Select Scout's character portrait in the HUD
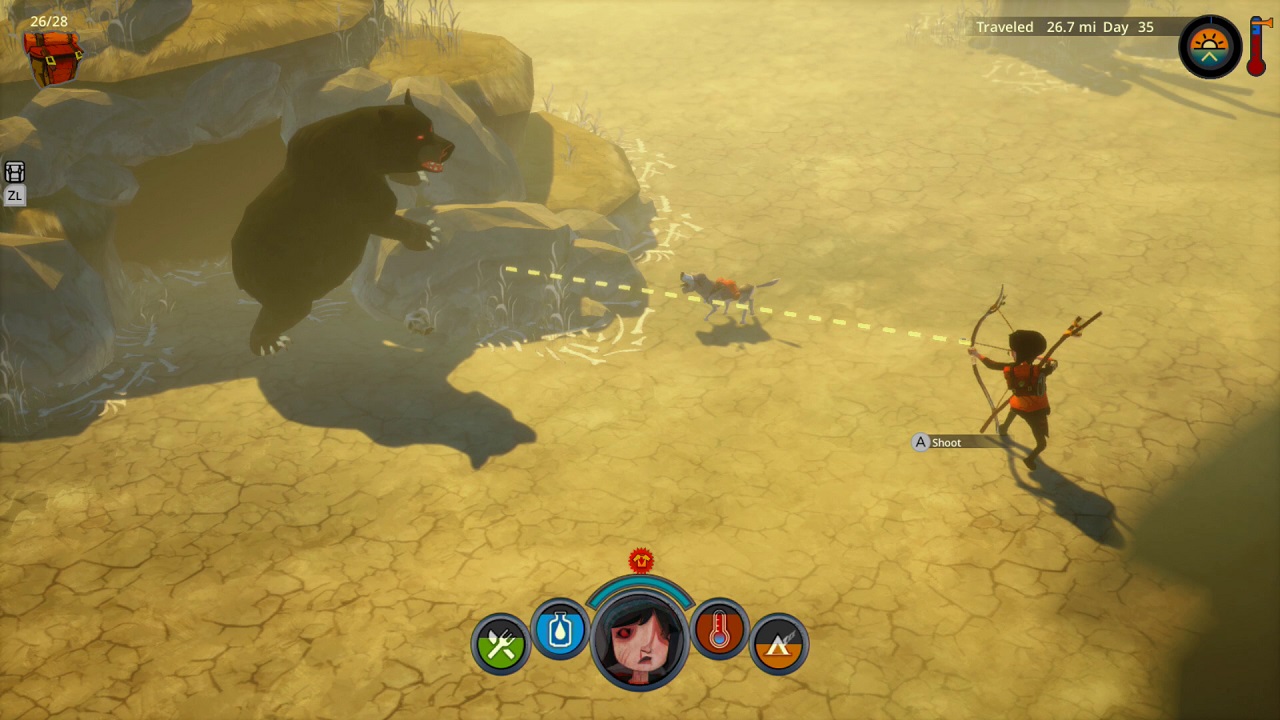The width and height of the screenshot is (1280, 720). pos(640,640)
